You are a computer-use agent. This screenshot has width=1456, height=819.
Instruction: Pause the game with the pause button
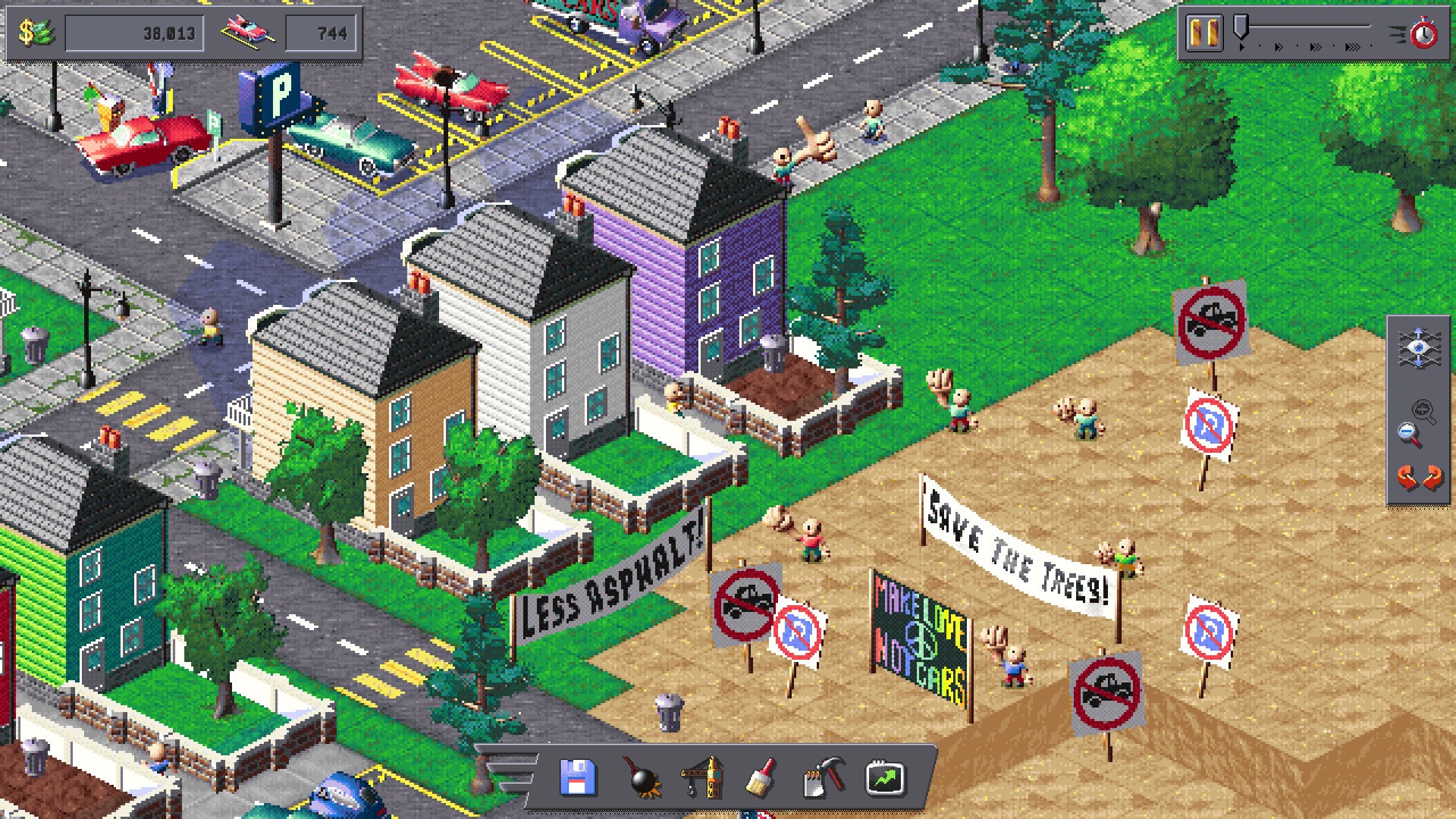click(x=1203, y=33)
